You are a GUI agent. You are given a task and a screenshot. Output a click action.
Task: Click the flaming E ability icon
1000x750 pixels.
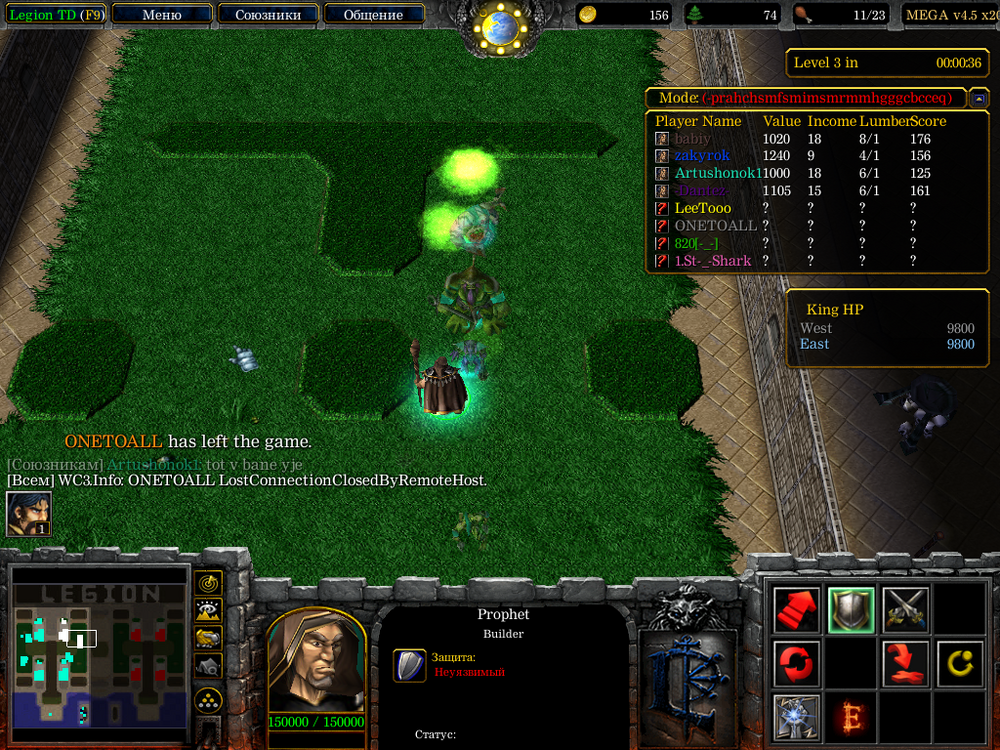[x=851, y=716]
